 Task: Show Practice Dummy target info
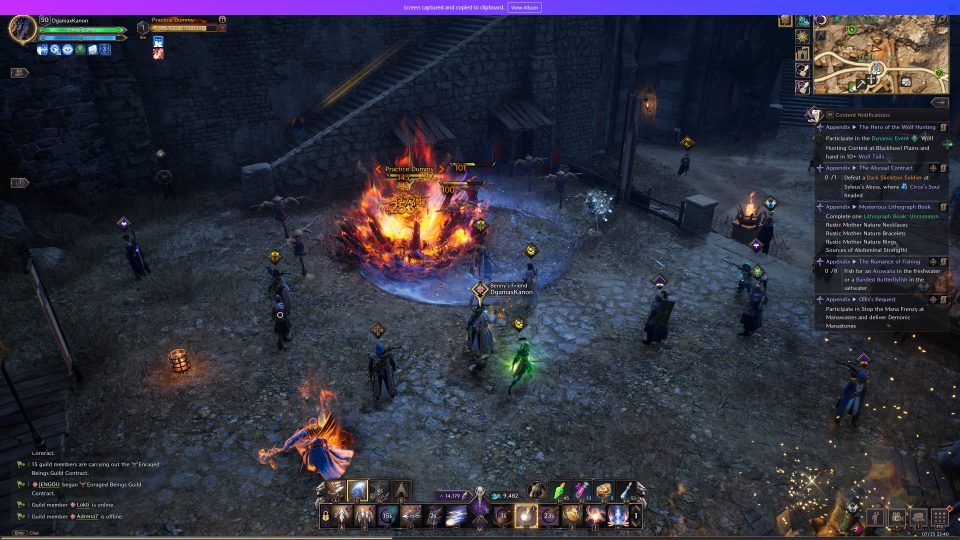pos(222,19)
